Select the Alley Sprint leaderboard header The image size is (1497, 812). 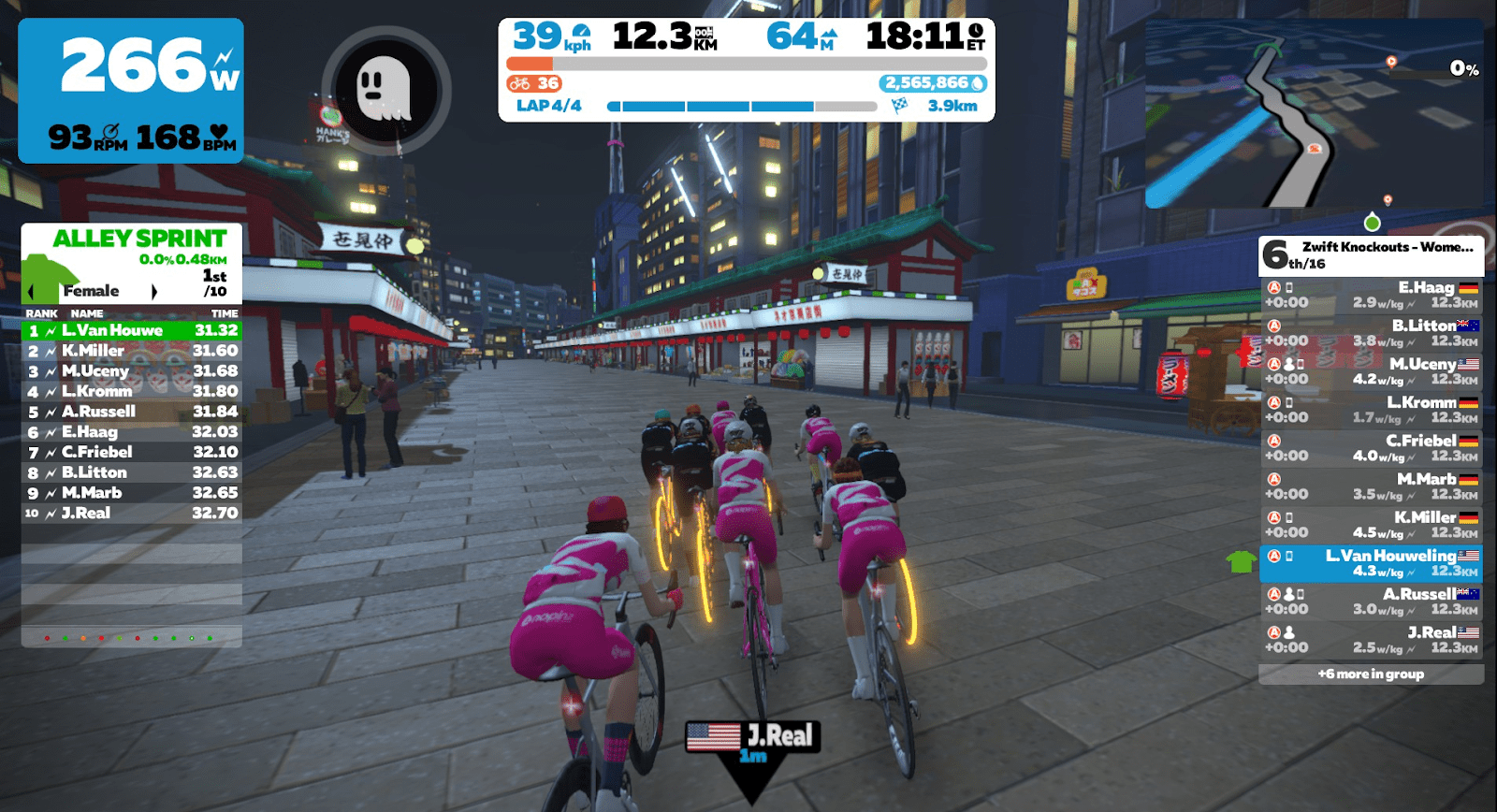click(138, 239)
